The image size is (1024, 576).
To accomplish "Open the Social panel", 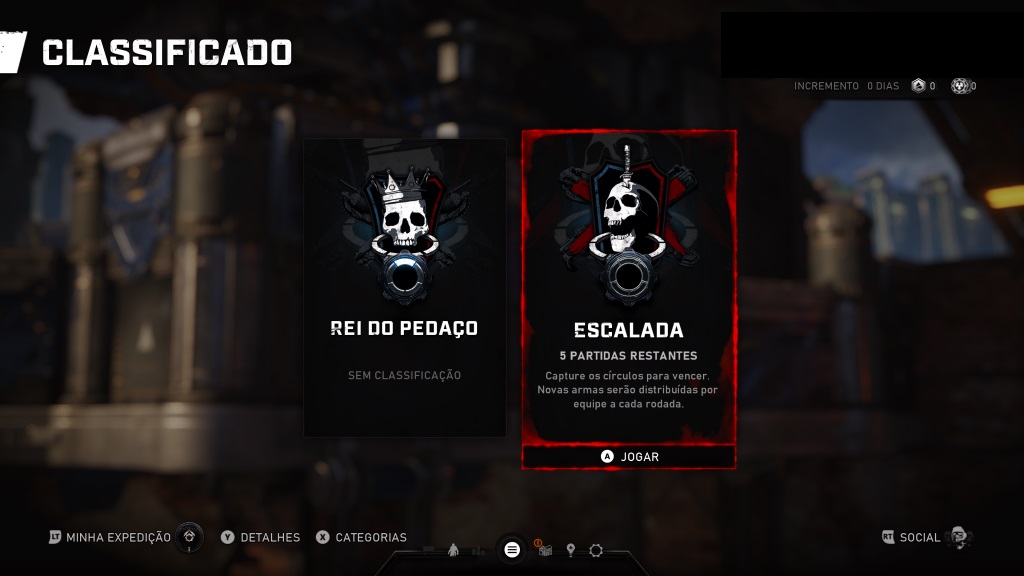I will coord(920,538).
